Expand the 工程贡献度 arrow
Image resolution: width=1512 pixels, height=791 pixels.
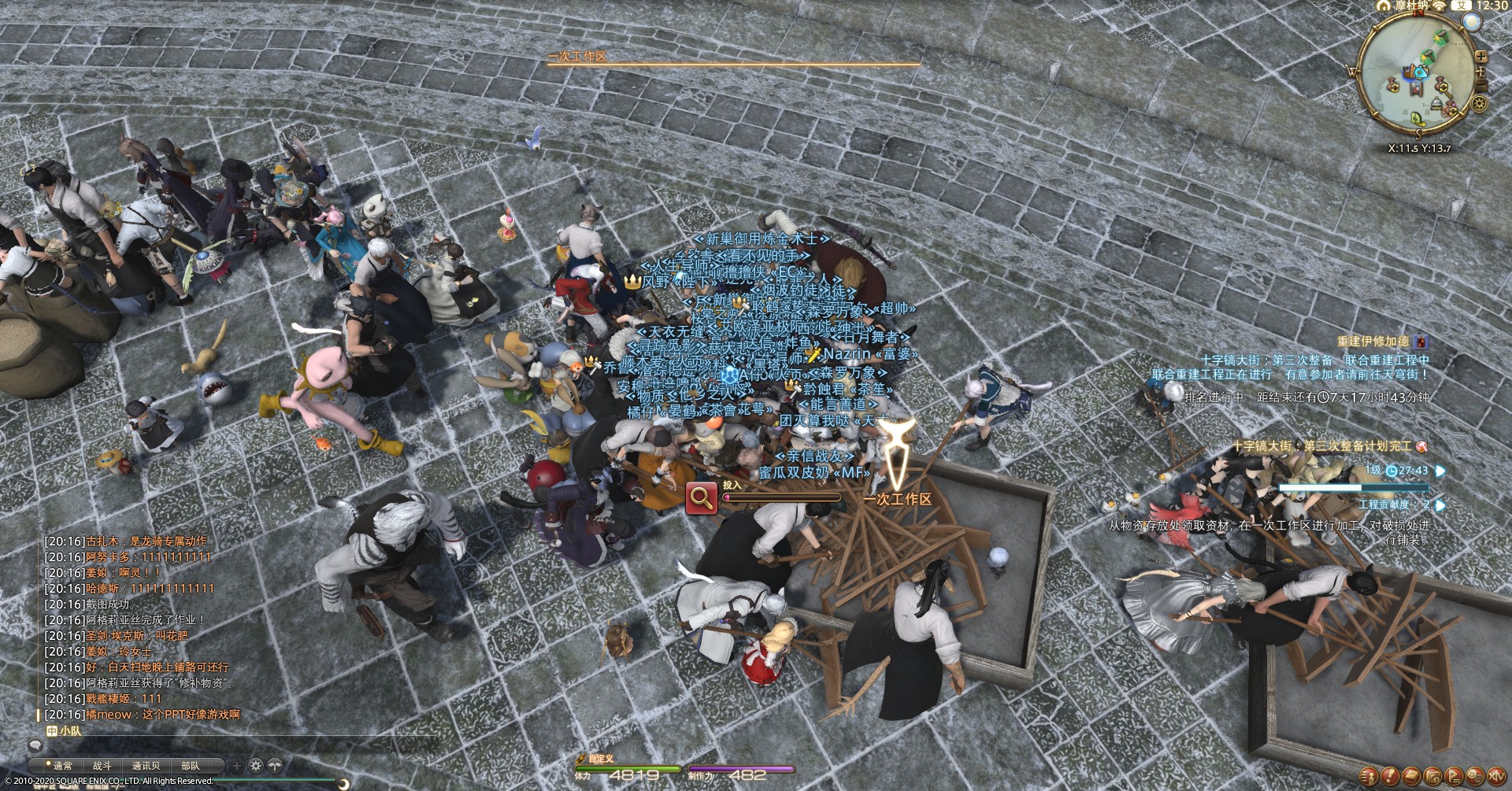pos(1440,505)
